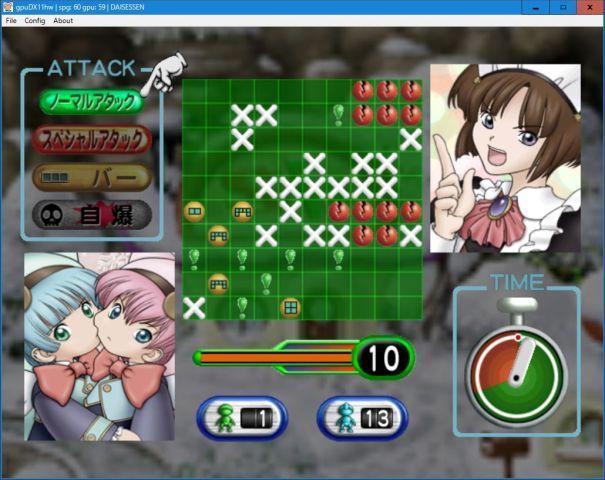605x480 pixels.
Task: Close the emulator window
Action: (x=590, y=7)
